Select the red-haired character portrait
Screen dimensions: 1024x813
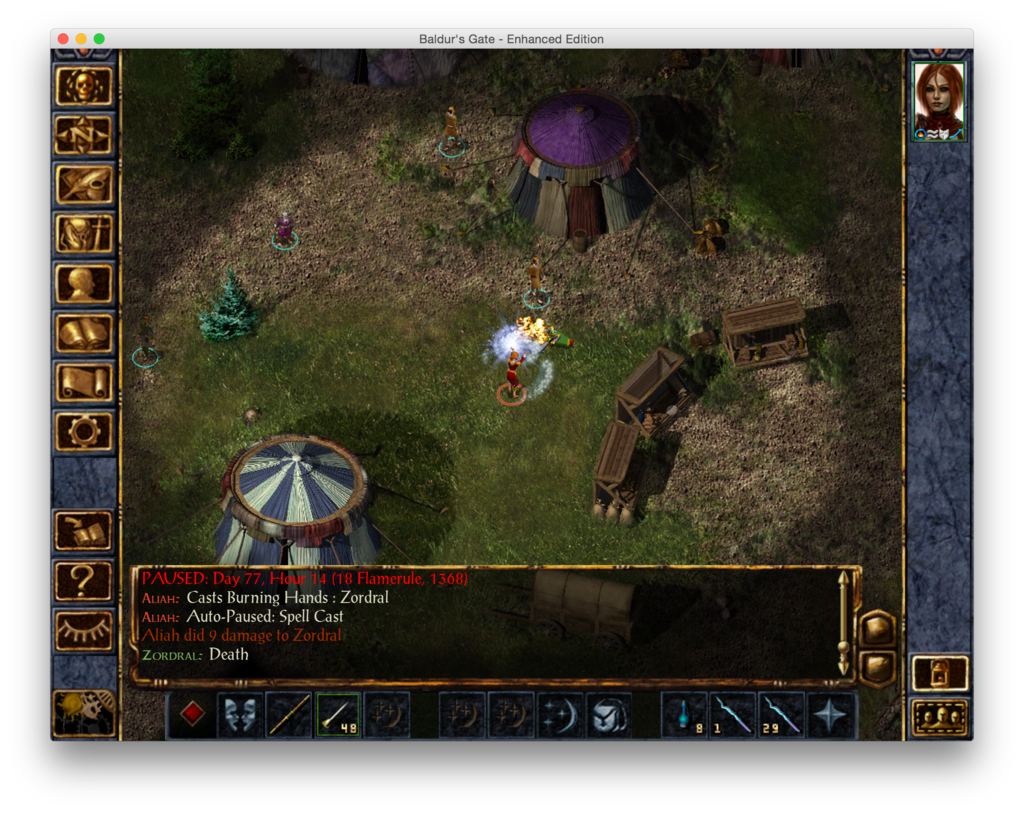tap(939, 100)
